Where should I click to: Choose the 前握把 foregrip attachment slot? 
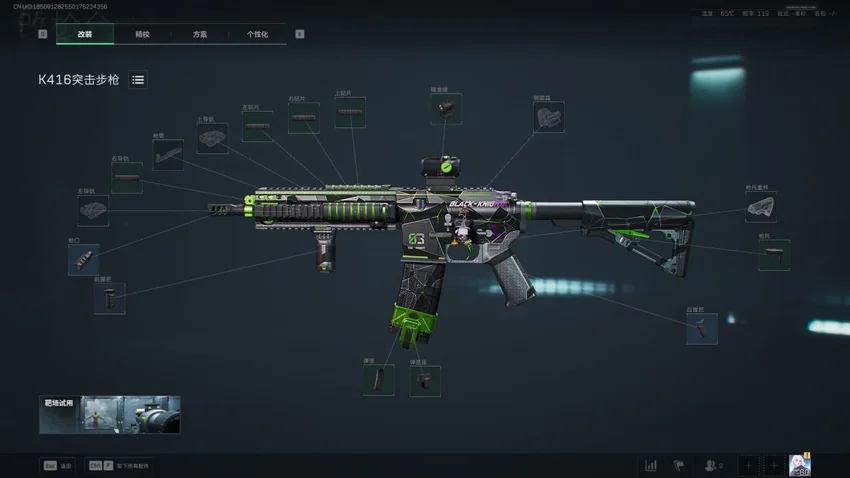point(110,298)
